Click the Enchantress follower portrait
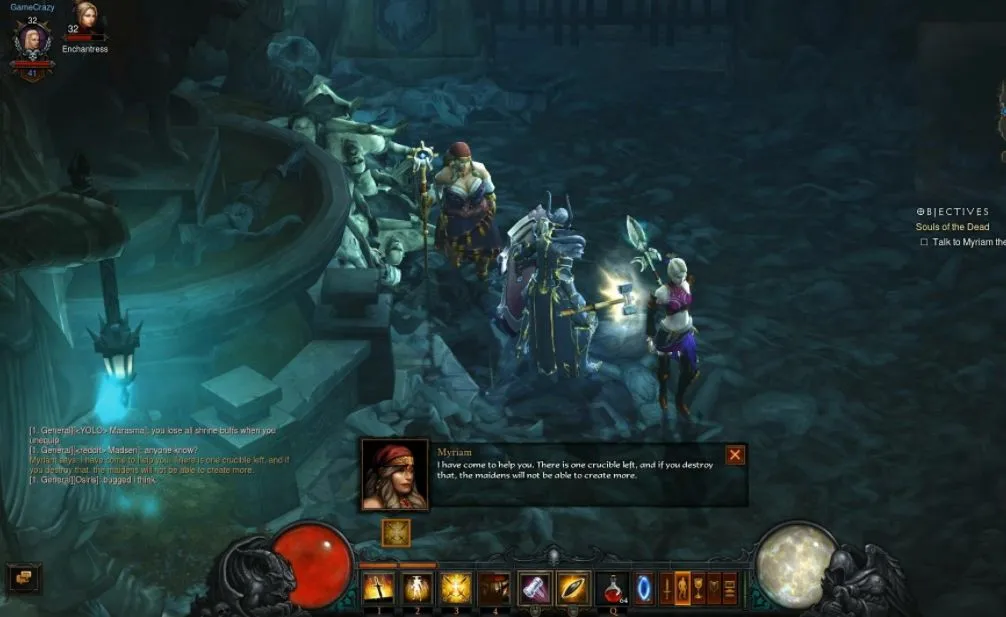This screenshot has width=1006, height=617. [x=84, y=16]
